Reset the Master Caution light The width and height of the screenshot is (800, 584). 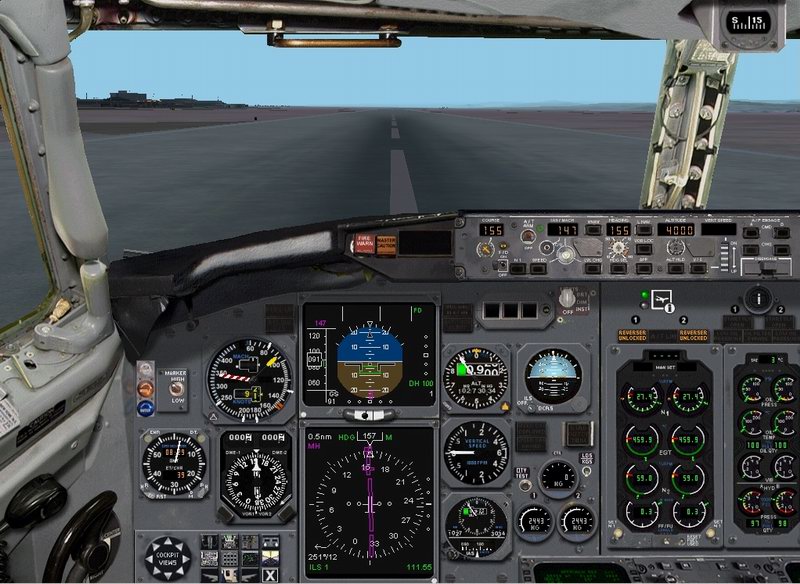(x=386, y=242)
